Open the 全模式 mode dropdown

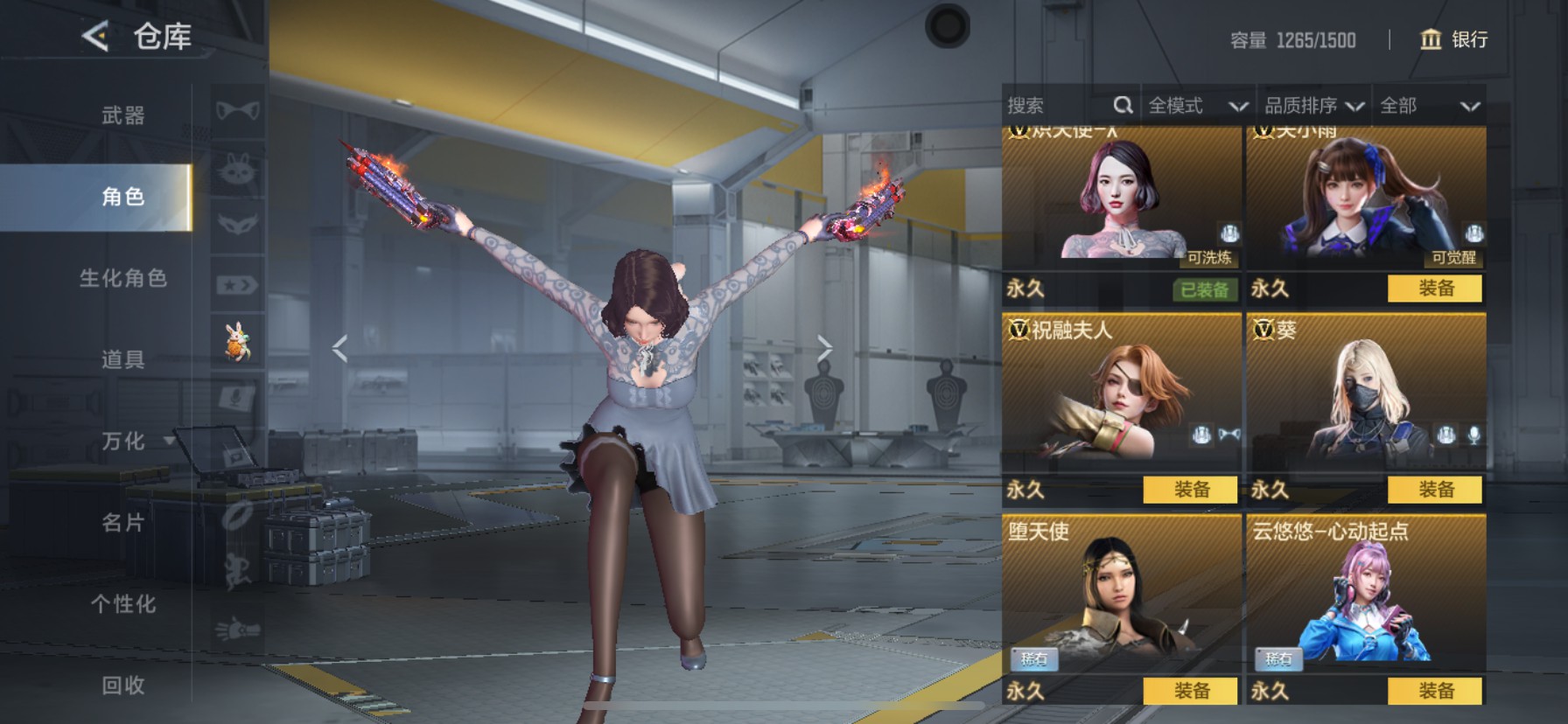pos(1197,106)
